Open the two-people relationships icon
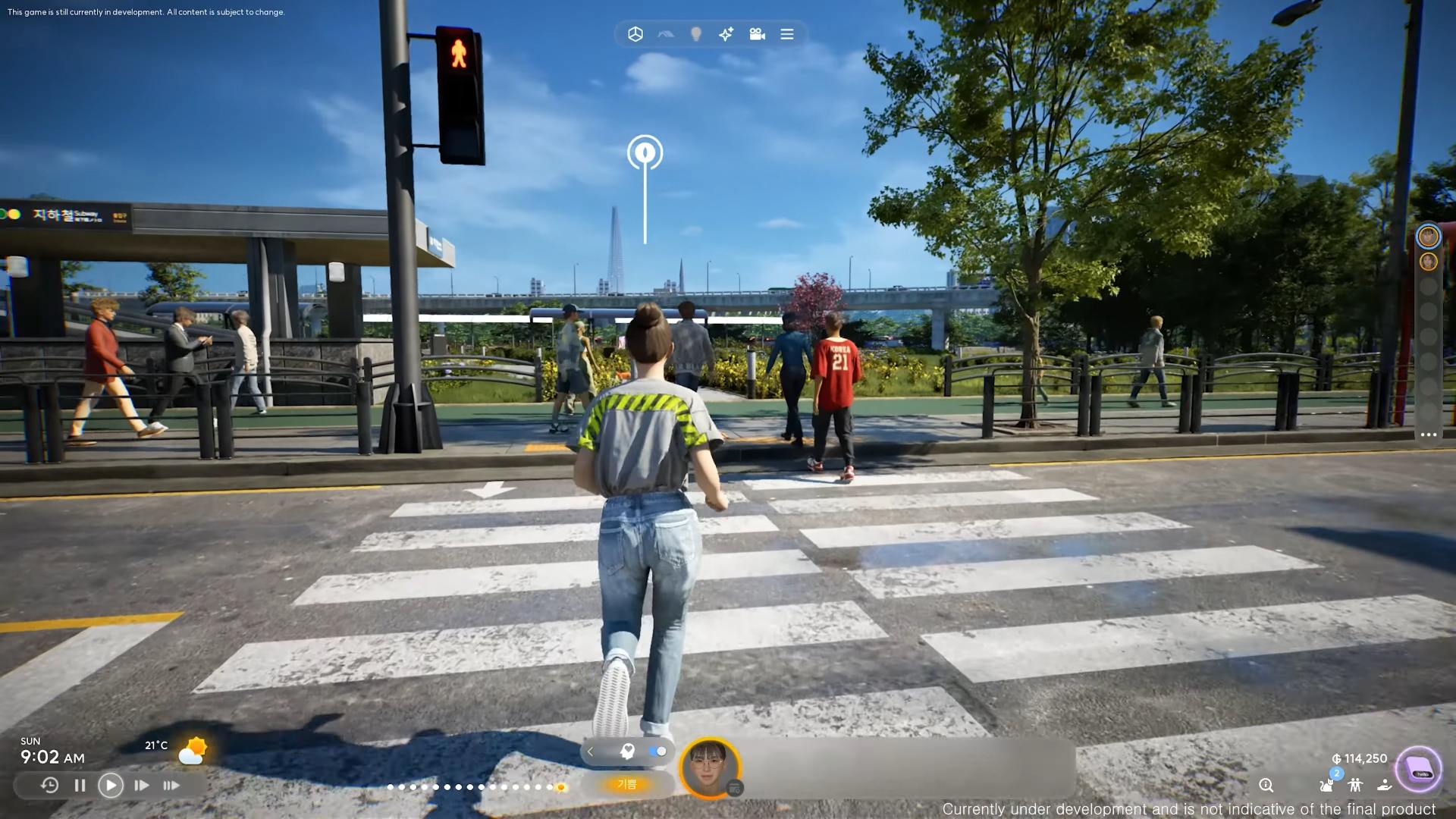 pyautogui.click(x=1355, y=786)
